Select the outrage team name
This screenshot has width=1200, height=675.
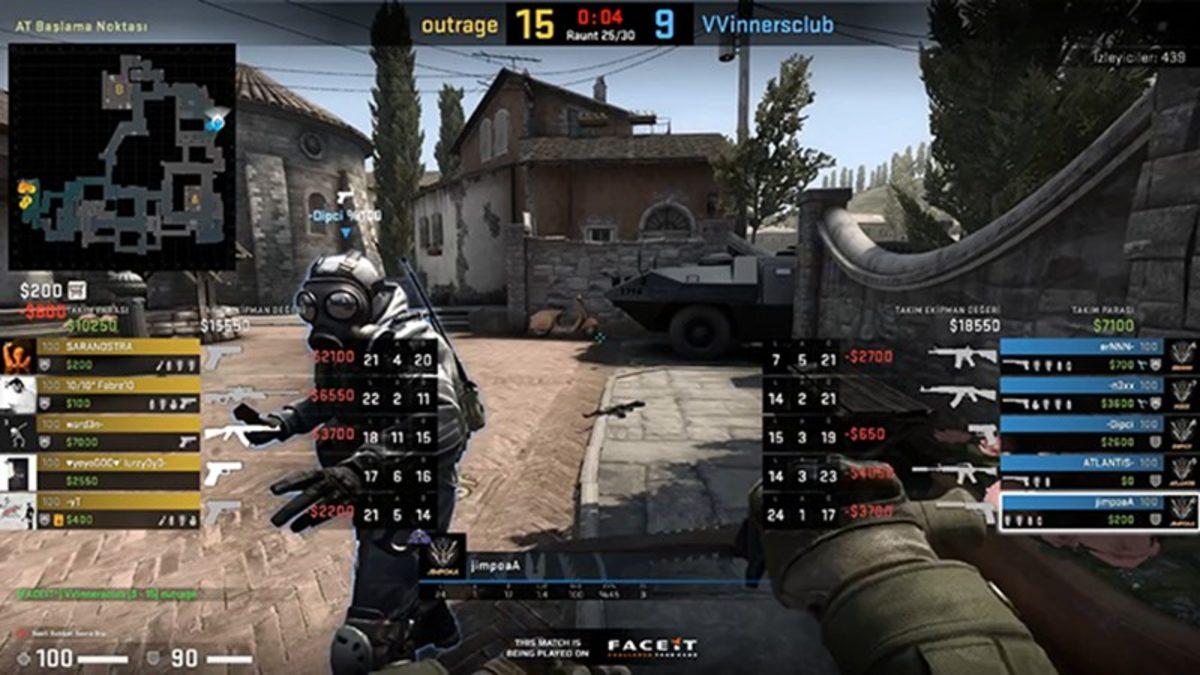click(459, 25)
